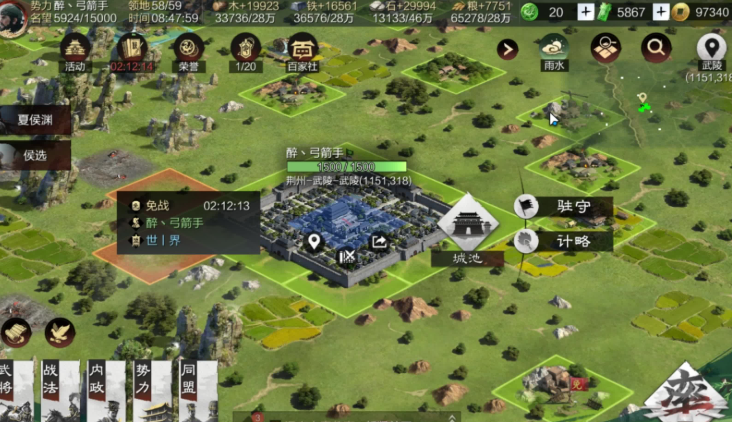Screen dimensions: 732x422
Task: Open the 内政 internal affairs banner
Action: 99,390
